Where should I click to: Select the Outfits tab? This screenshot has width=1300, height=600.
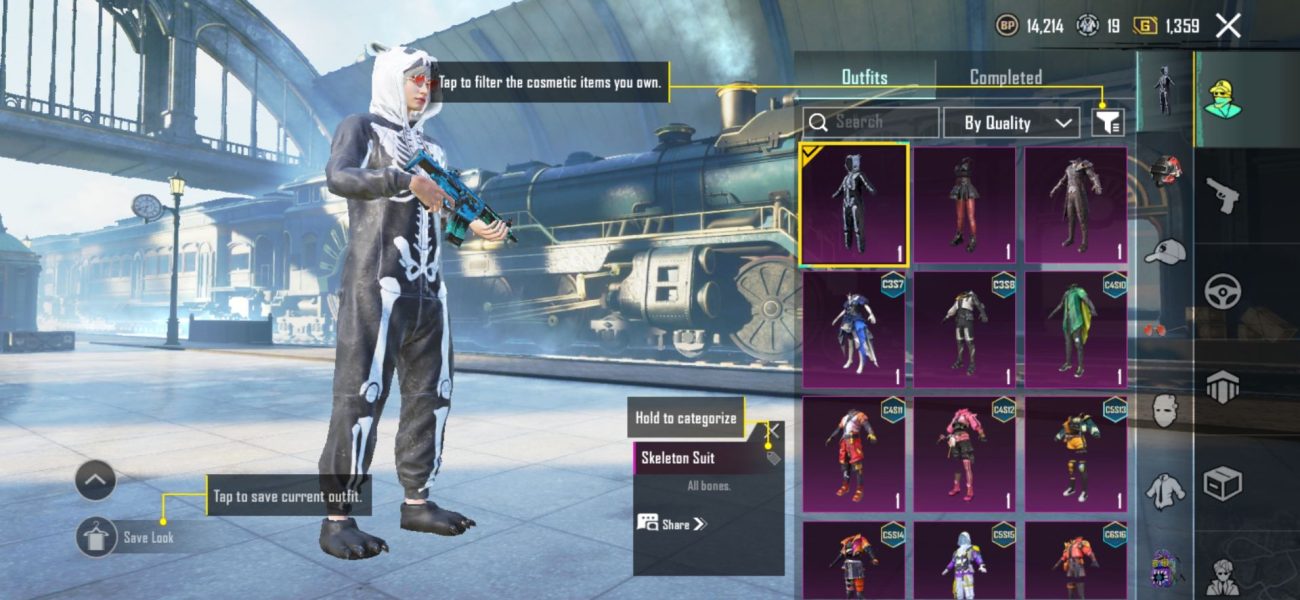(x=864, y=77)
